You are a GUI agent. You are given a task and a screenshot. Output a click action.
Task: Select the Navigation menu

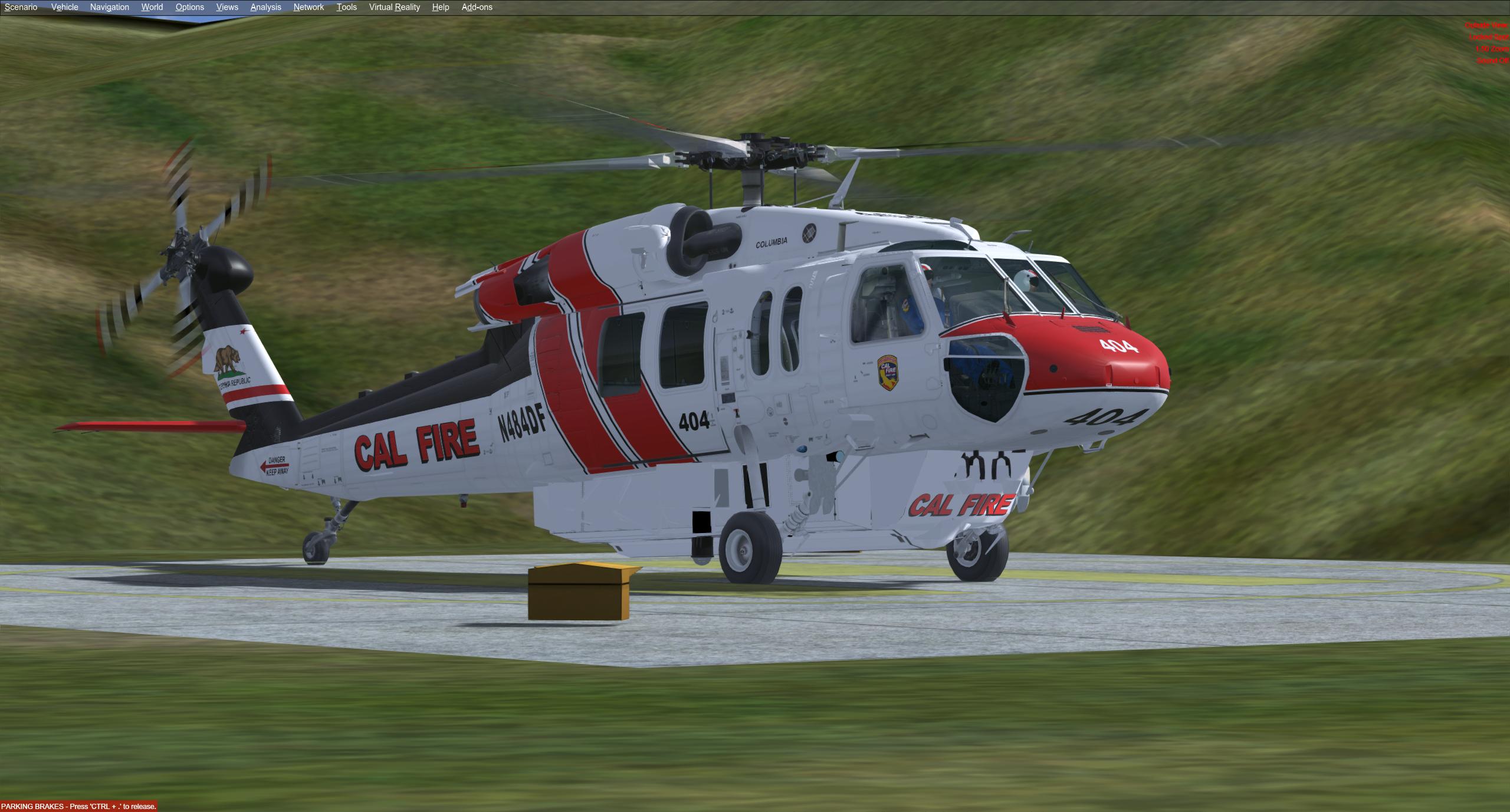(x=110, y=7)
